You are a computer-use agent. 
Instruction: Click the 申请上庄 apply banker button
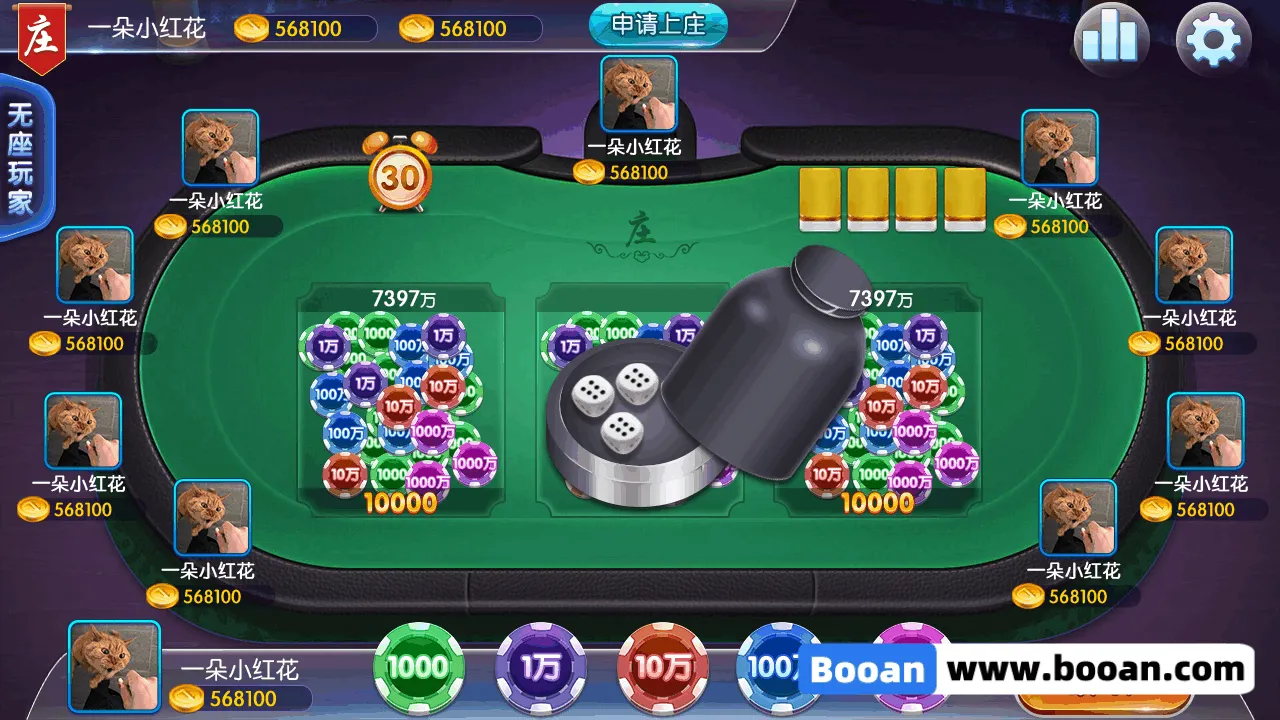click(x=657, y=24)
